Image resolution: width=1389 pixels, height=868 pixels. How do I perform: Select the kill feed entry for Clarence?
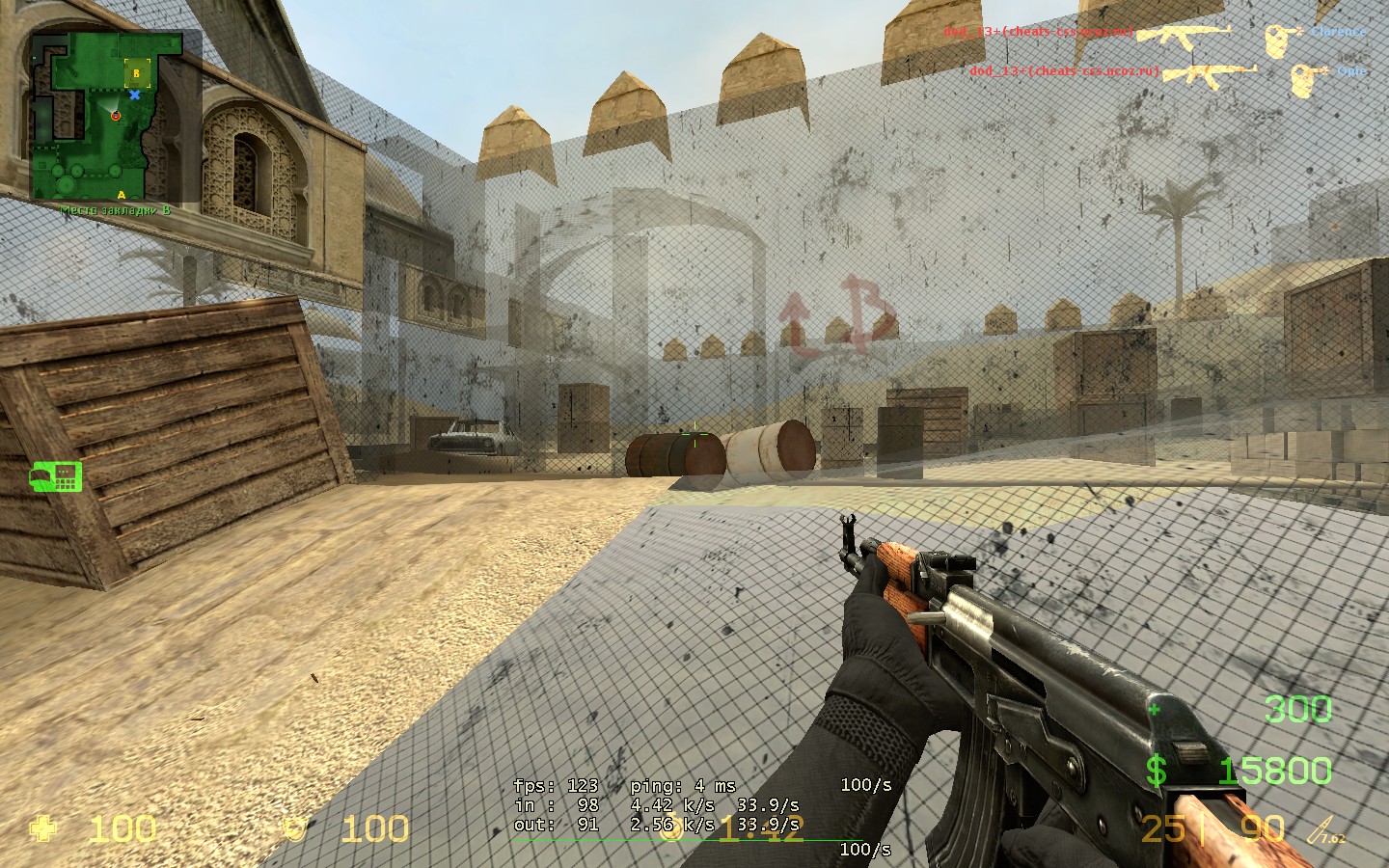tap(1154, 33)
